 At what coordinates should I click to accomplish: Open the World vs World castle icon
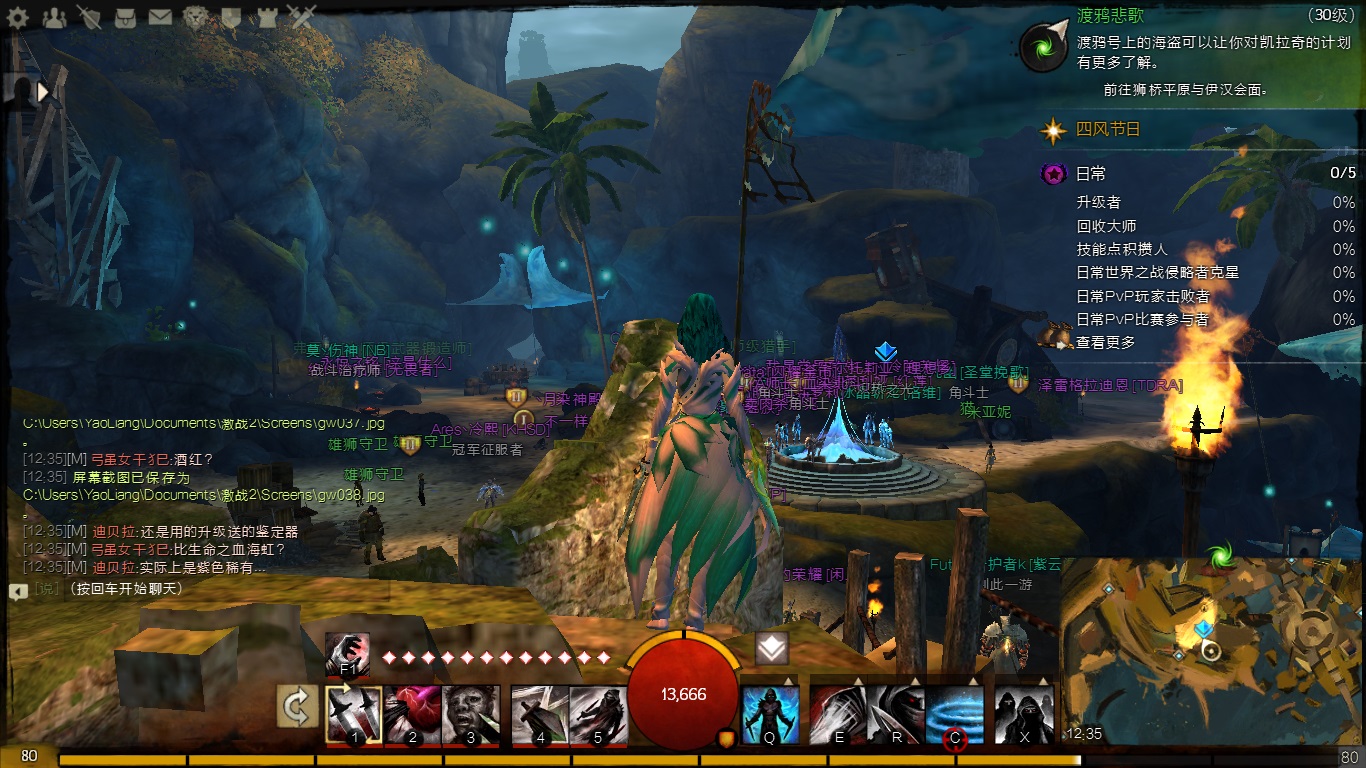pos(266,16)
